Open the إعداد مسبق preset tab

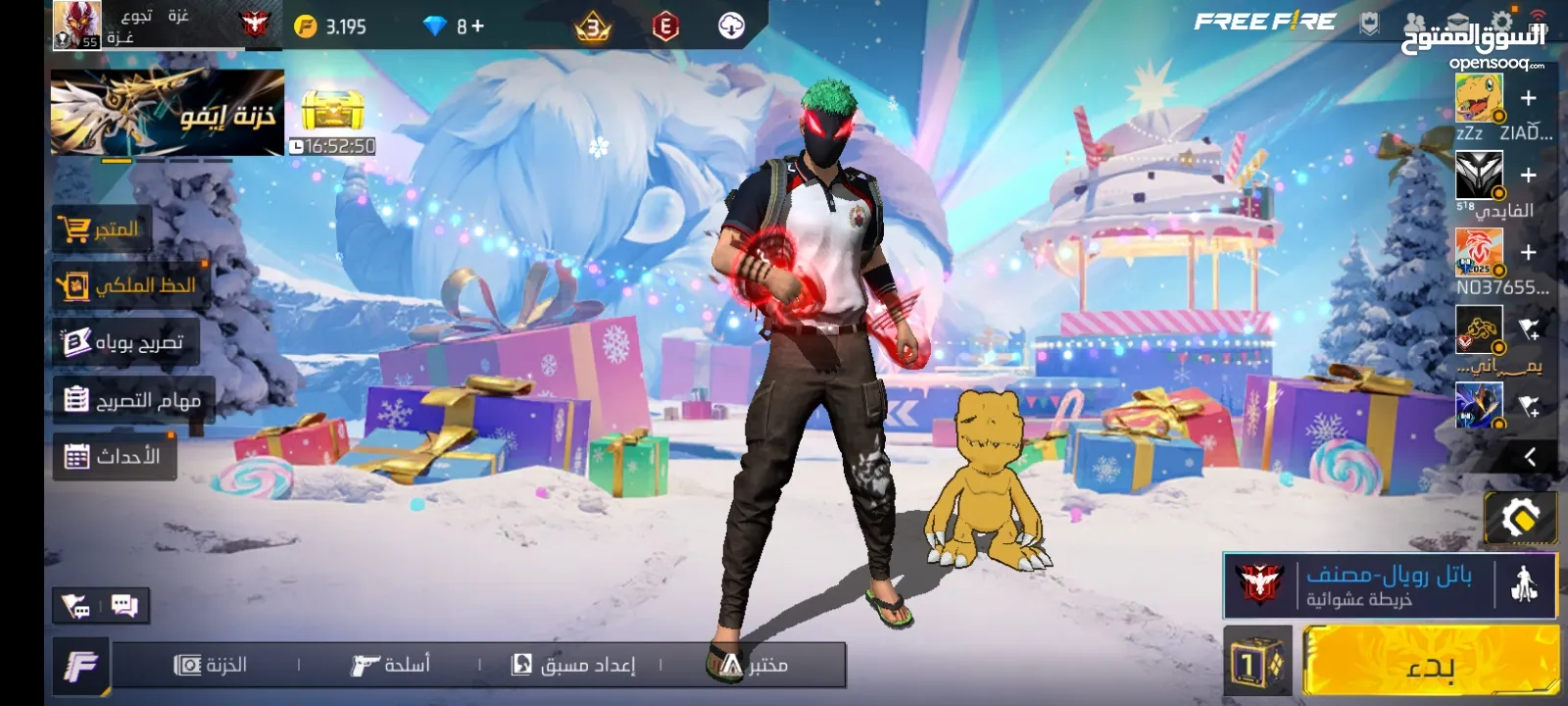[573, 665]
